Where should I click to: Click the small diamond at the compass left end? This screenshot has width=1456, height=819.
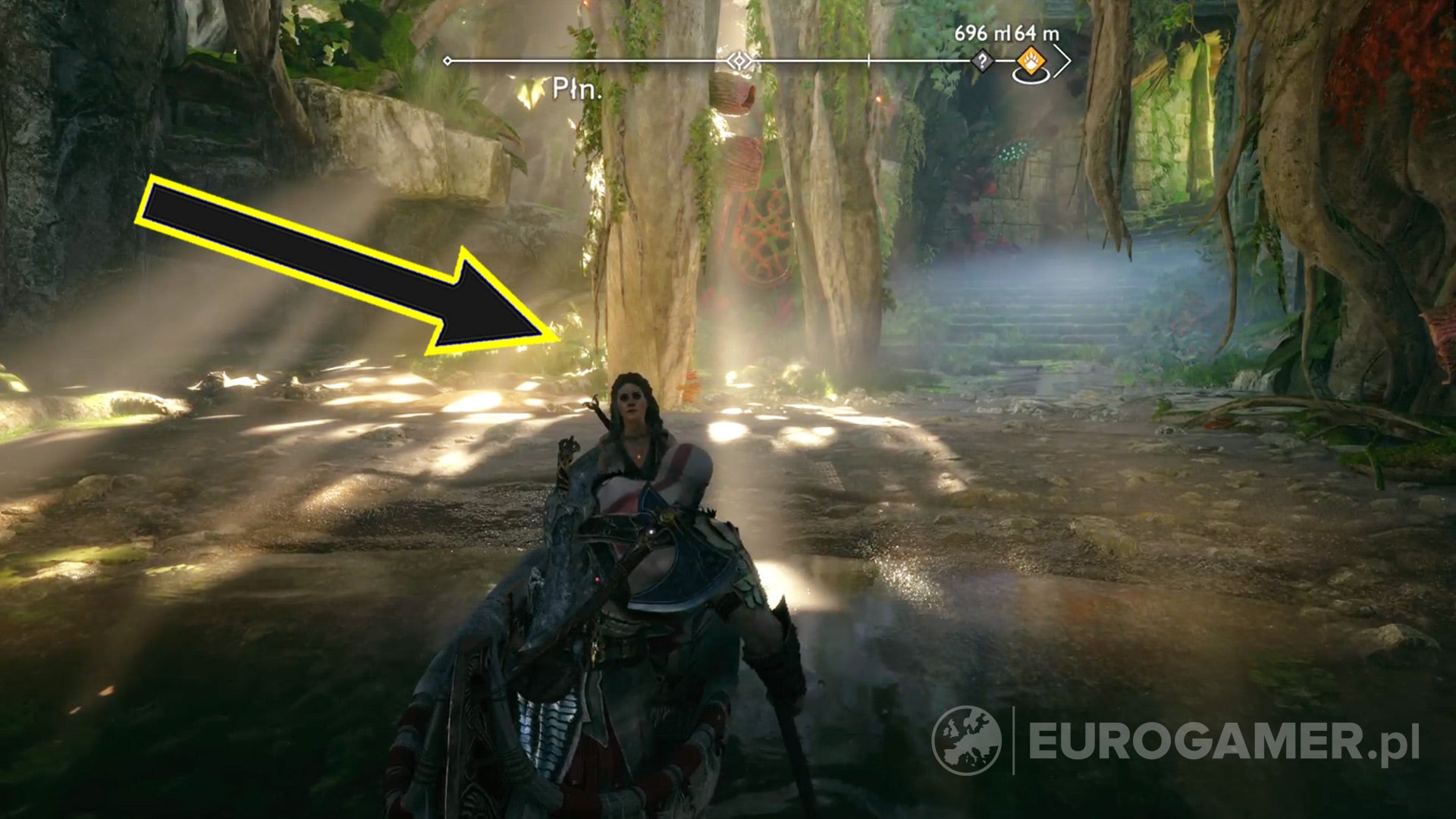click(447, 61)
